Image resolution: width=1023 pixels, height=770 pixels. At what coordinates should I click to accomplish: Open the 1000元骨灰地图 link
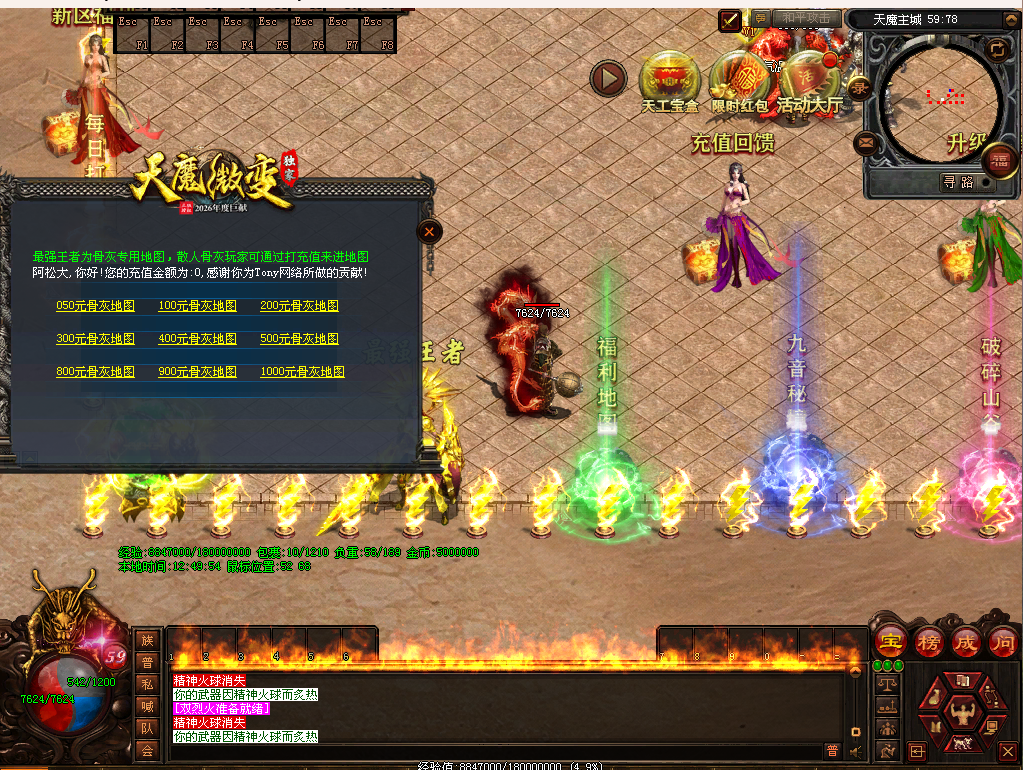click(302, 371)
